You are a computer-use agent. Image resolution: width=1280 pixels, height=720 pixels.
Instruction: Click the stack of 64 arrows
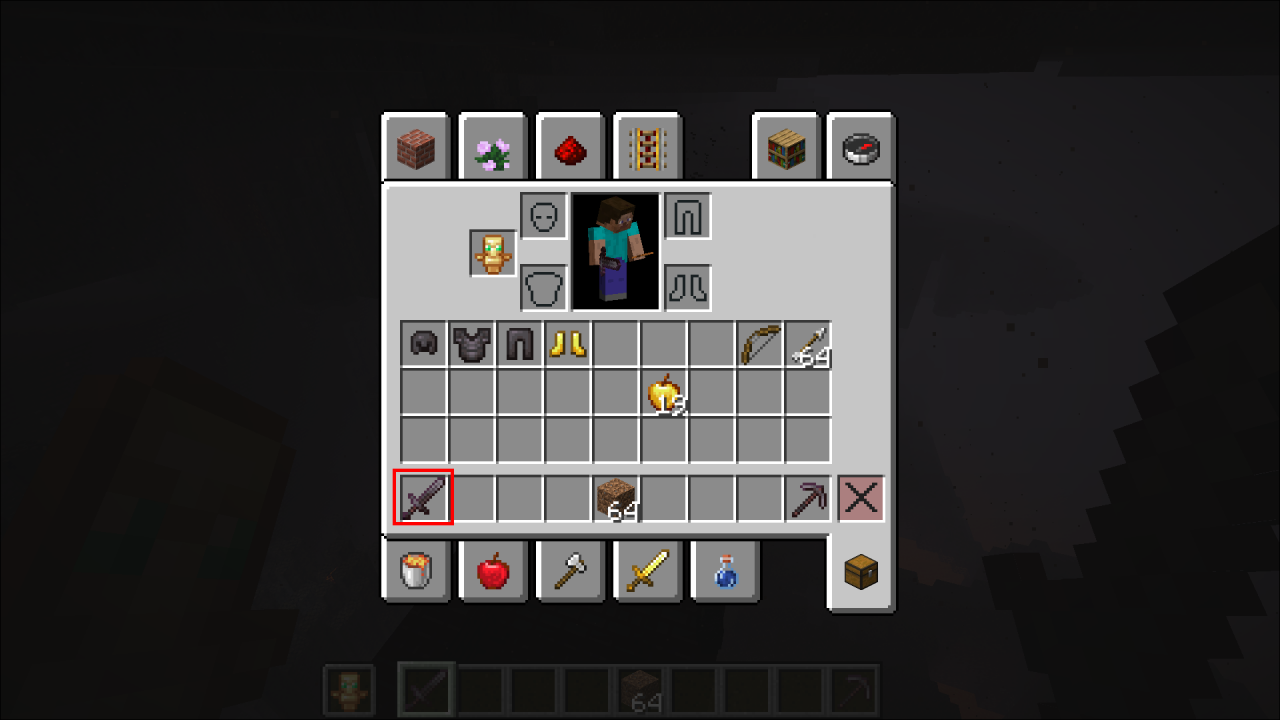point(807,344)
